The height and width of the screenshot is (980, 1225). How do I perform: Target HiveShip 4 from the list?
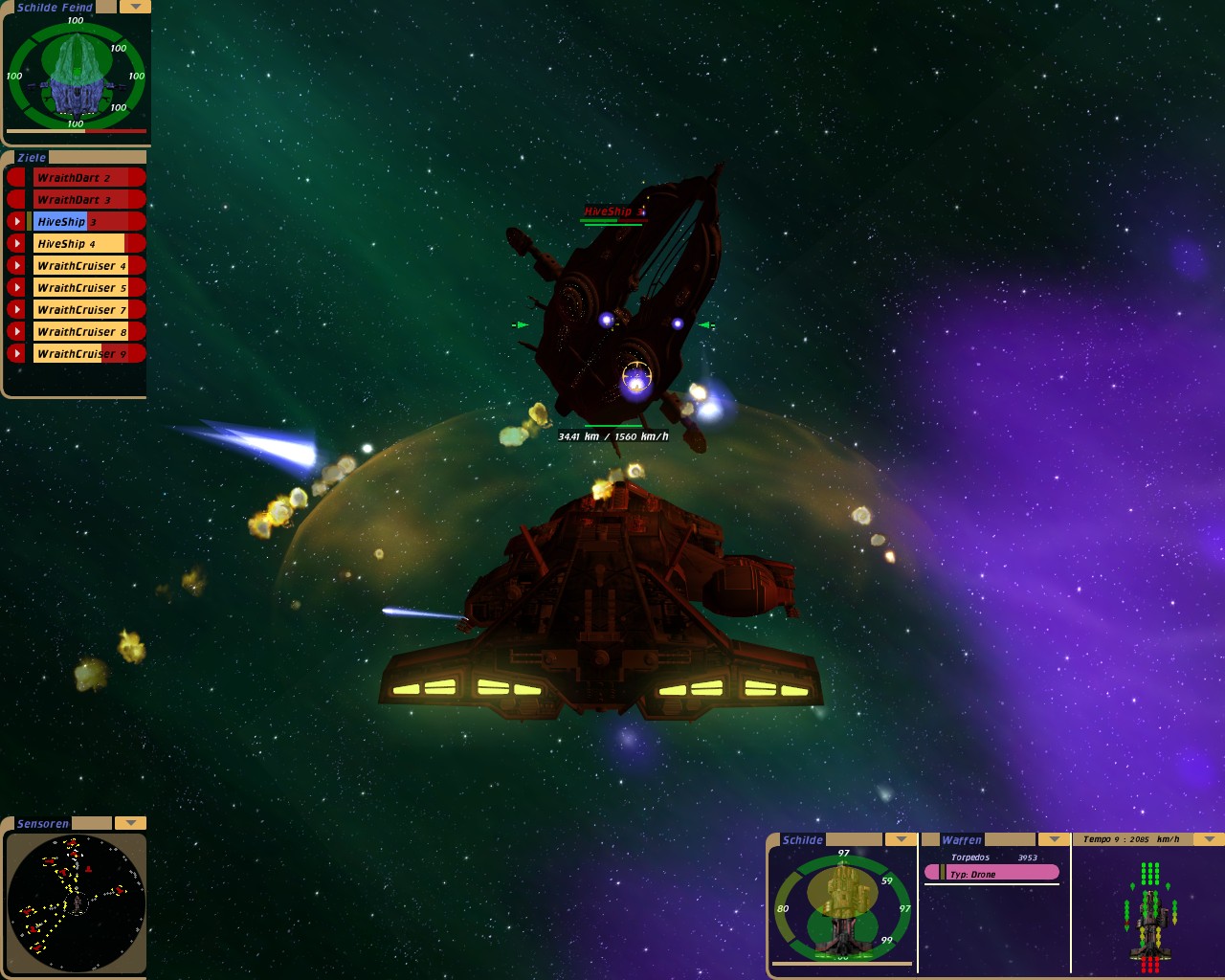click(x=86, y=244)
